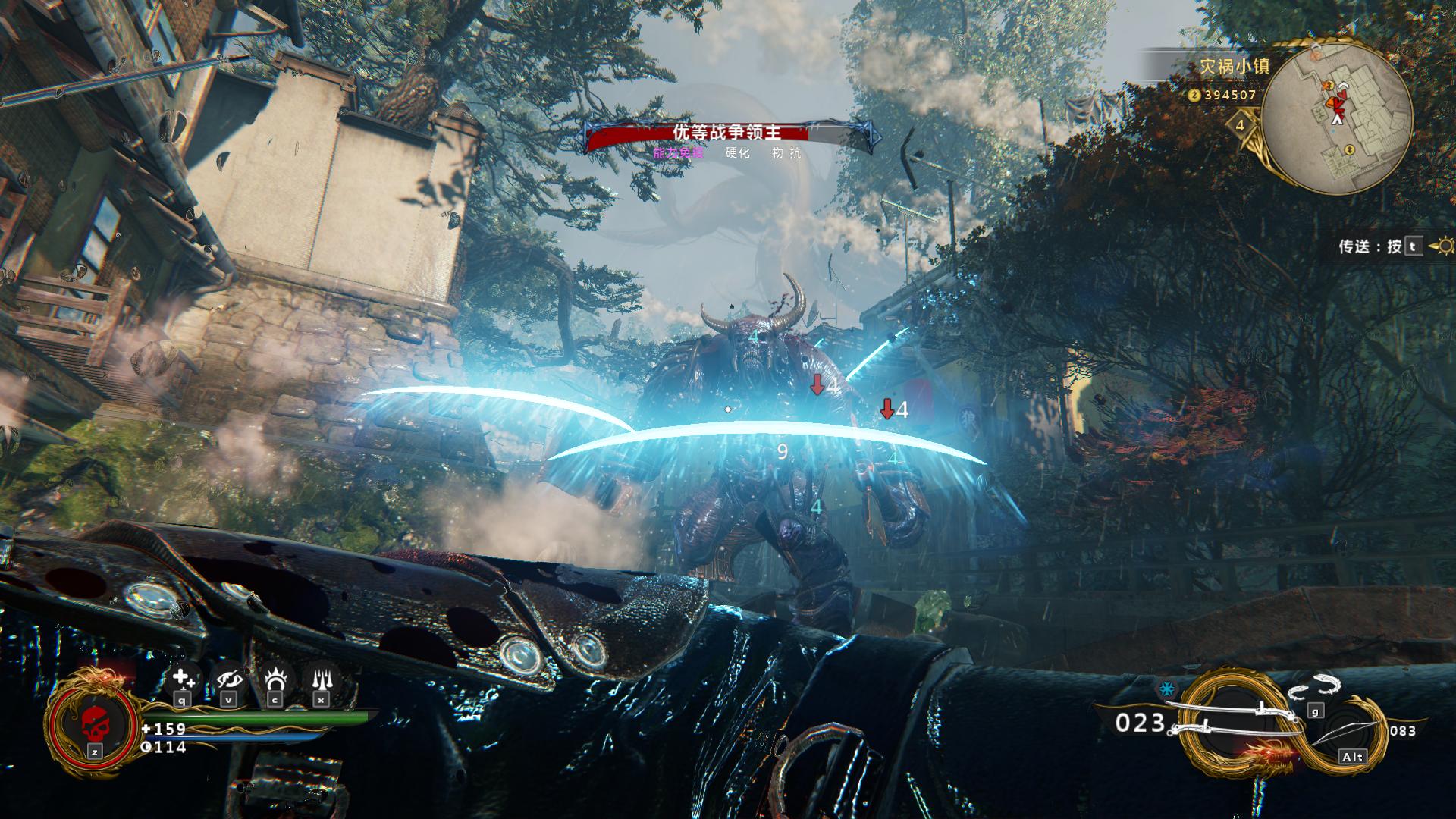The width and height of the screenshot is (1456, 819).
Task: Use the spiked ring burst ability
Action: [x=275, y=679]
